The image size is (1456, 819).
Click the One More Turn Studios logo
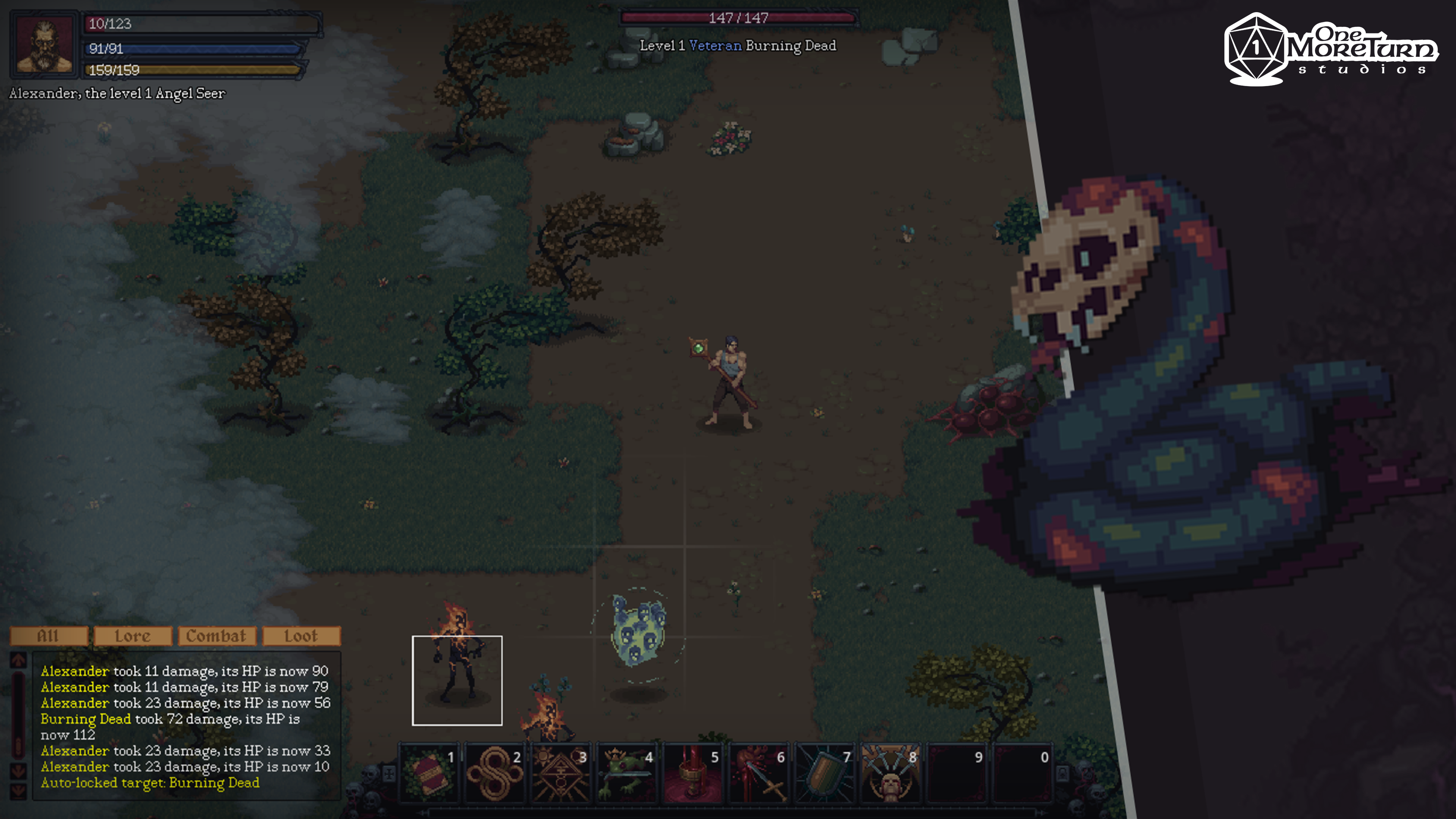click(1331, 50)
